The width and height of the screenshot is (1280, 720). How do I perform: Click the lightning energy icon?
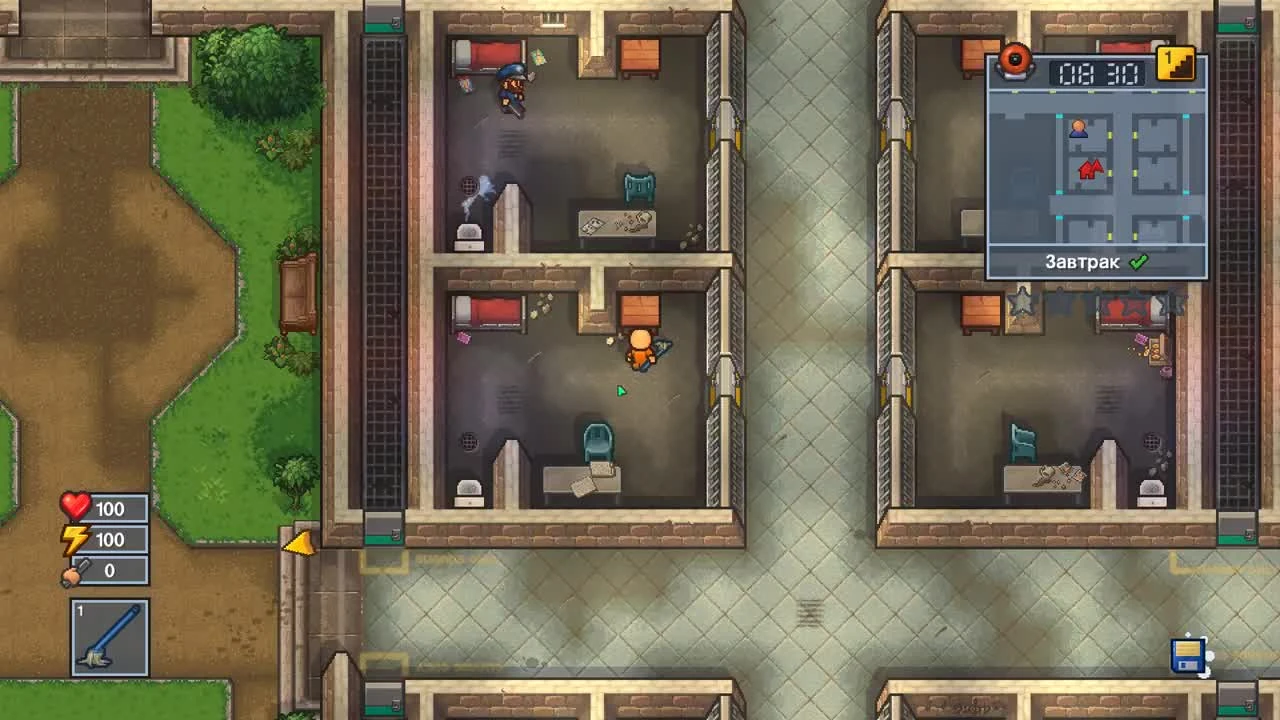pyautogui.click(x=74, y=540)
